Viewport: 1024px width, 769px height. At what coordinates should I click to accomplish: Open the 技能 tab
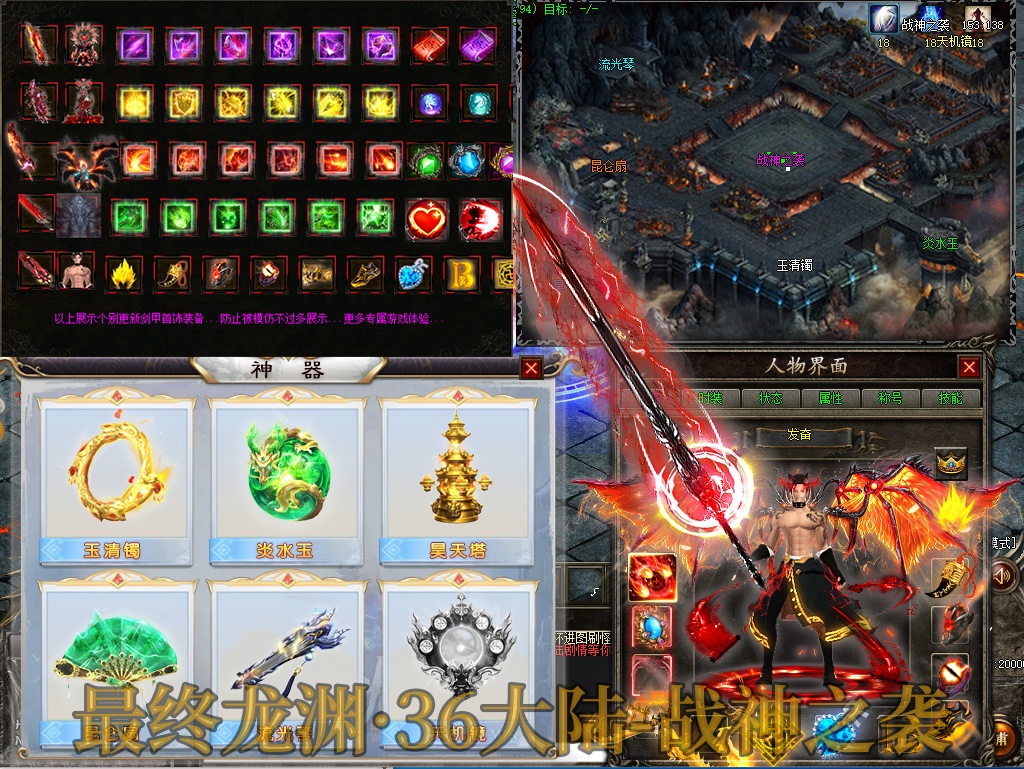[949, 398]
